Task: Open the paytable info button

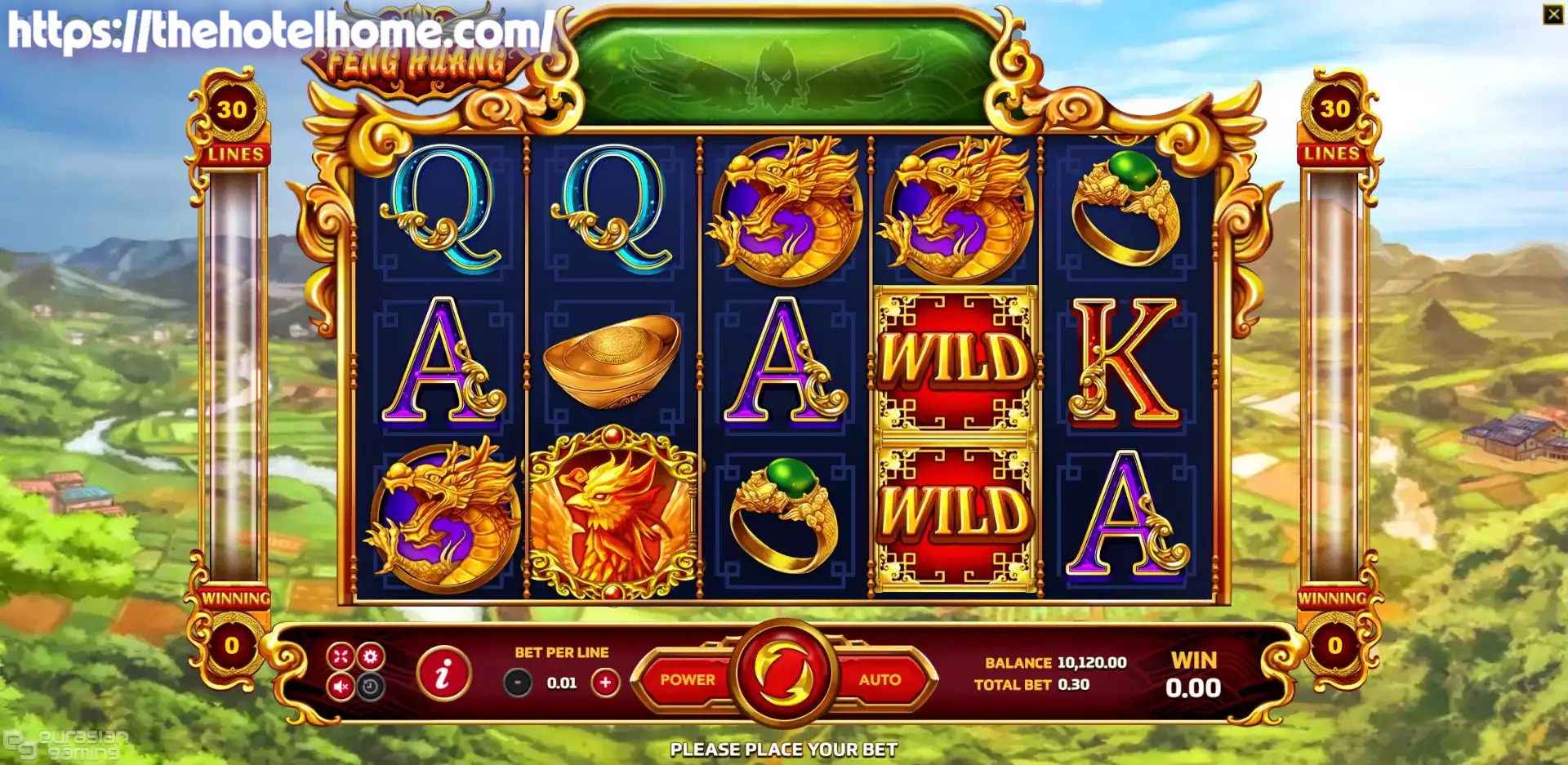Action: pos(443,674)
